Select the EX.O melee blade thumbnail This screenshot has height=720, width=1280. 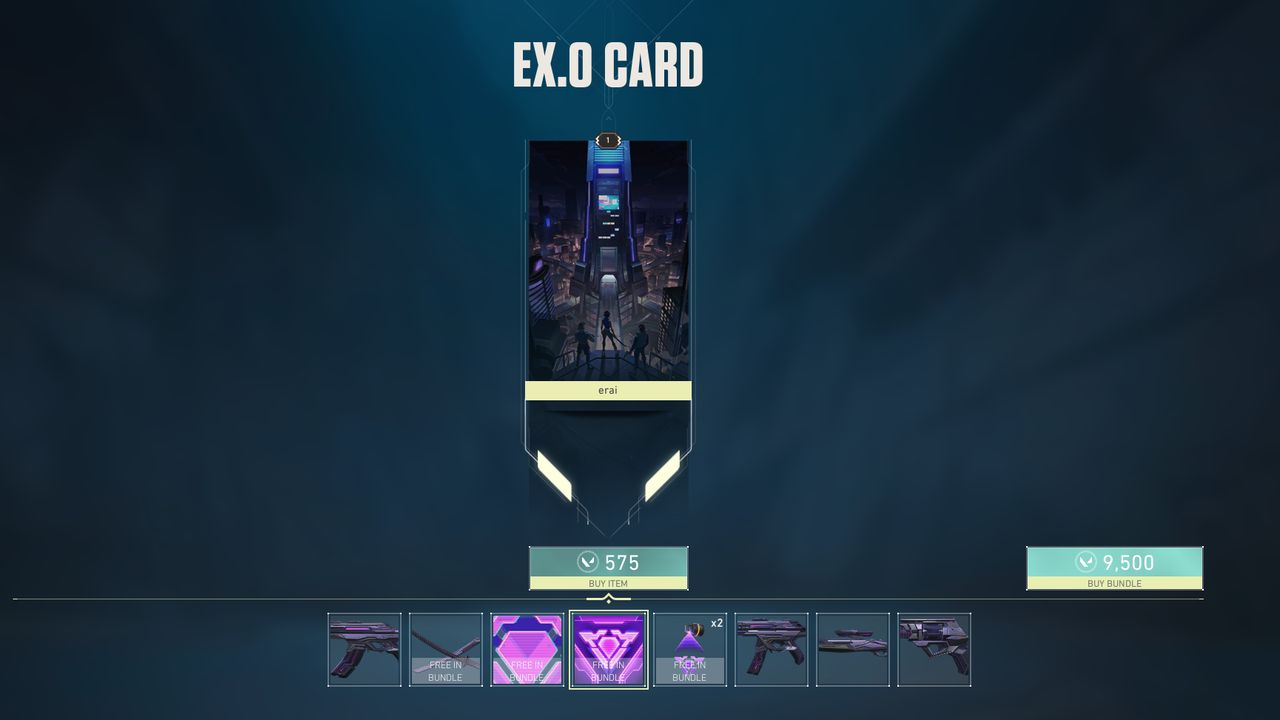[x=446, y=648]
